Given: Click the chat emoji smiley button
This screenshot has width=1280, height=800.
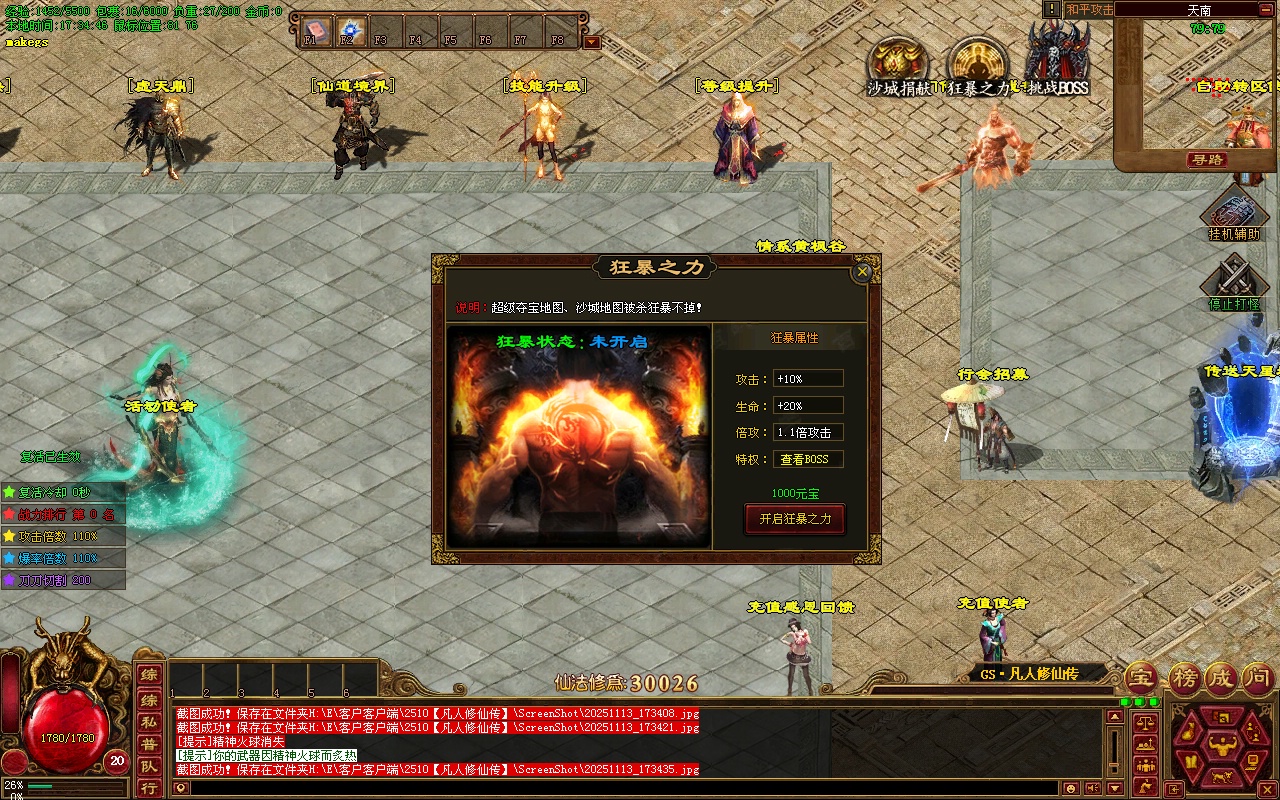Looking at the screenshot, I should click(x=1072, y=788).
